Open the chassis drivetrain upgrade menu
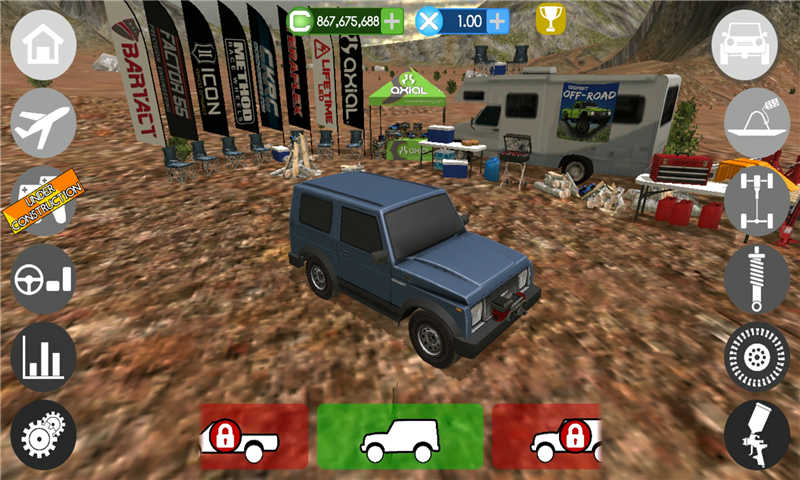Image resolution: width=800 pixels, height=480 pixels. pyautogui.click(x=757, y=201)
